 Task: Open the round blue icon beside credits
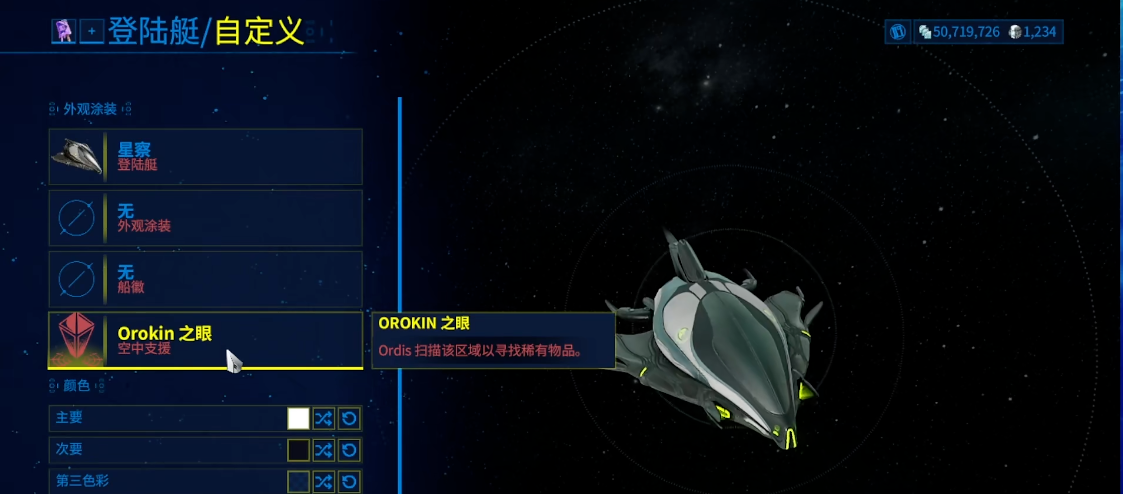coord(898,32)
